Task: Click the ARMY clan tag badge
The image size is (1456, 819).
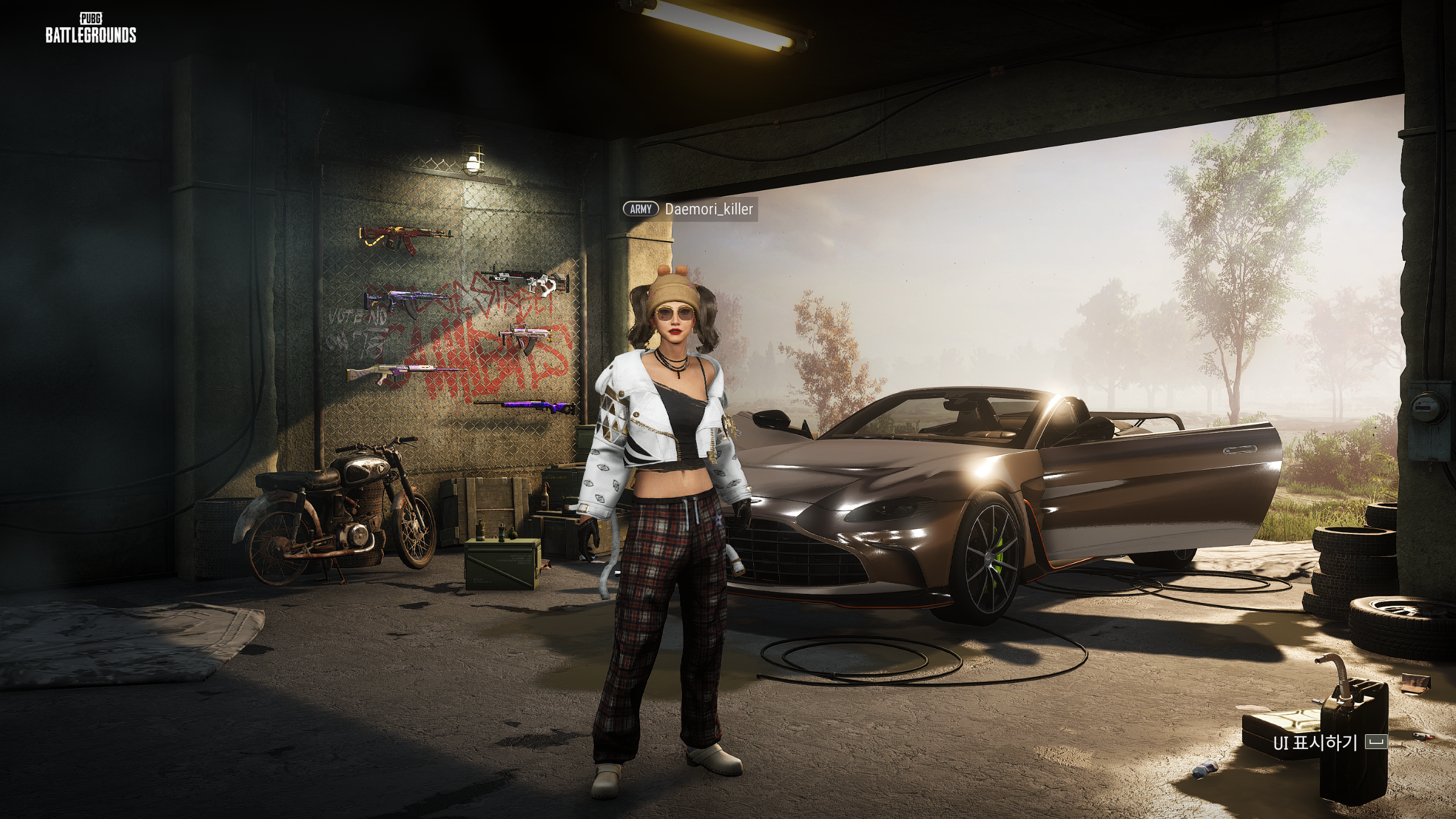Action: [x=640, y=209]
